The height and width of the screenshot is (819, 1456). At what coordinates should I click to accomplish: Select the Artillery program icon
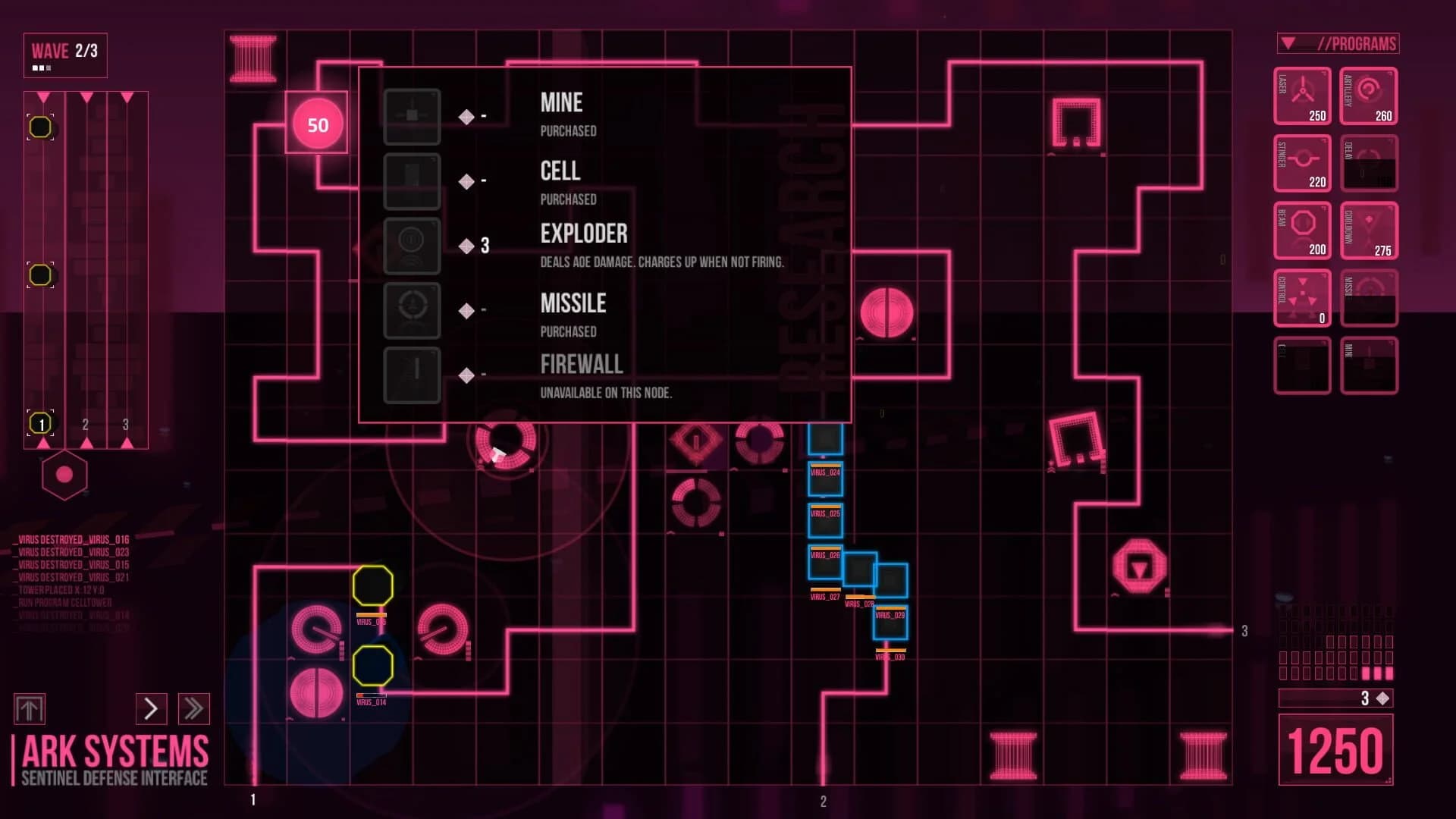tap(1368, 96)
